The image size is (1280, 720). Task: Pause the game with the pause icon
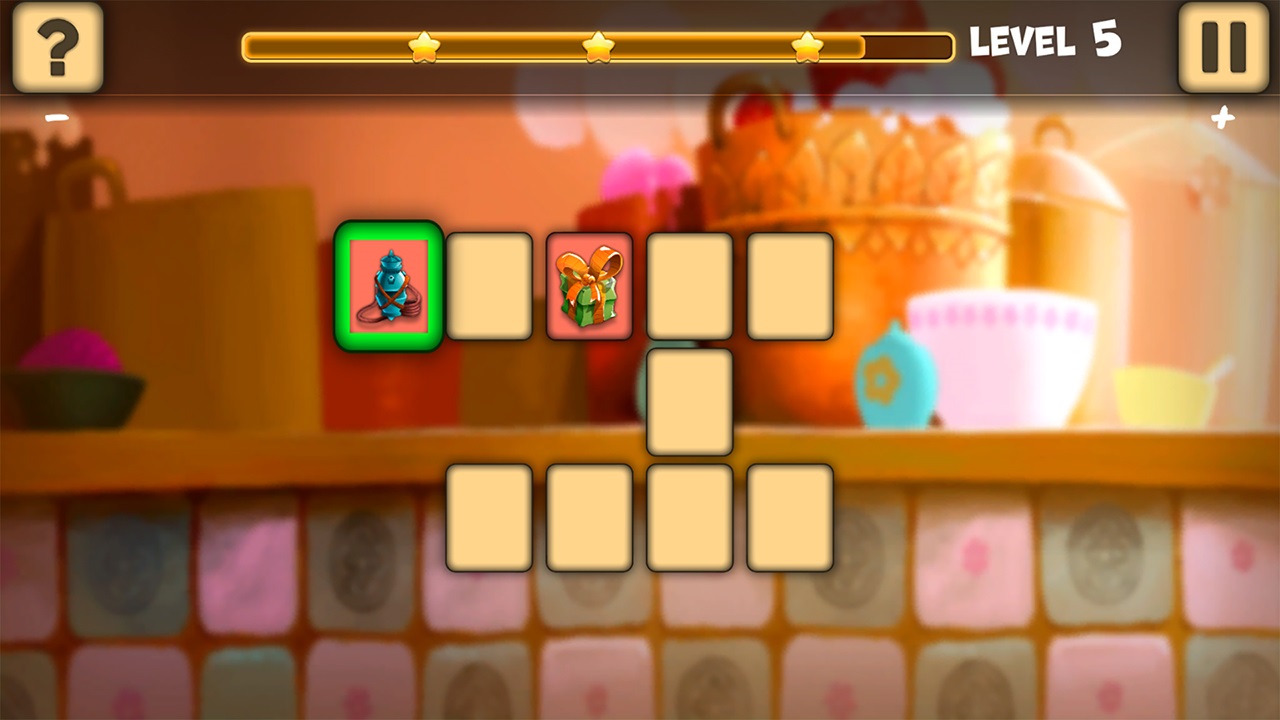coord(1222,49)
